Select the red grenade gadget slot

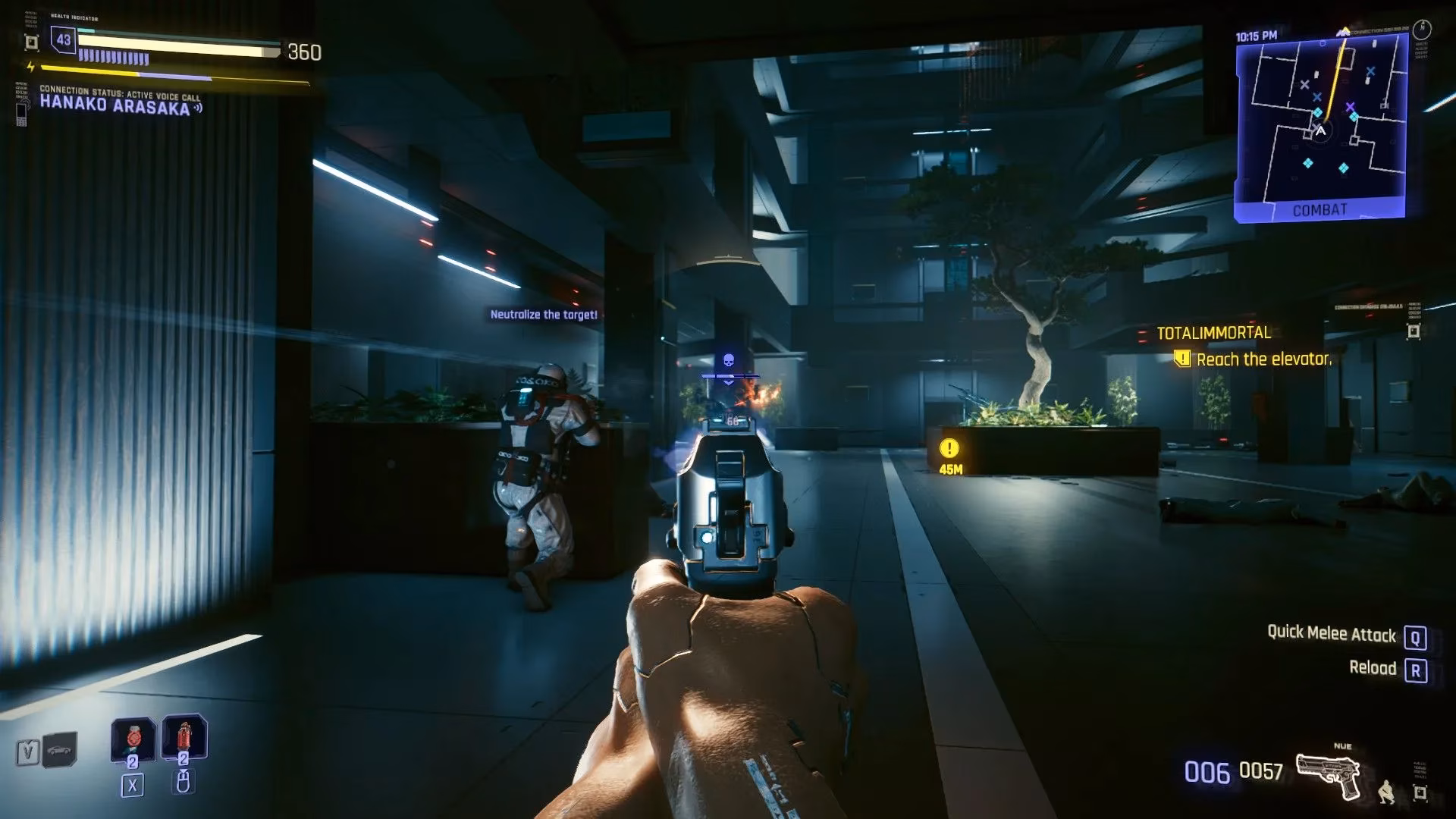(x=184, y=737)
